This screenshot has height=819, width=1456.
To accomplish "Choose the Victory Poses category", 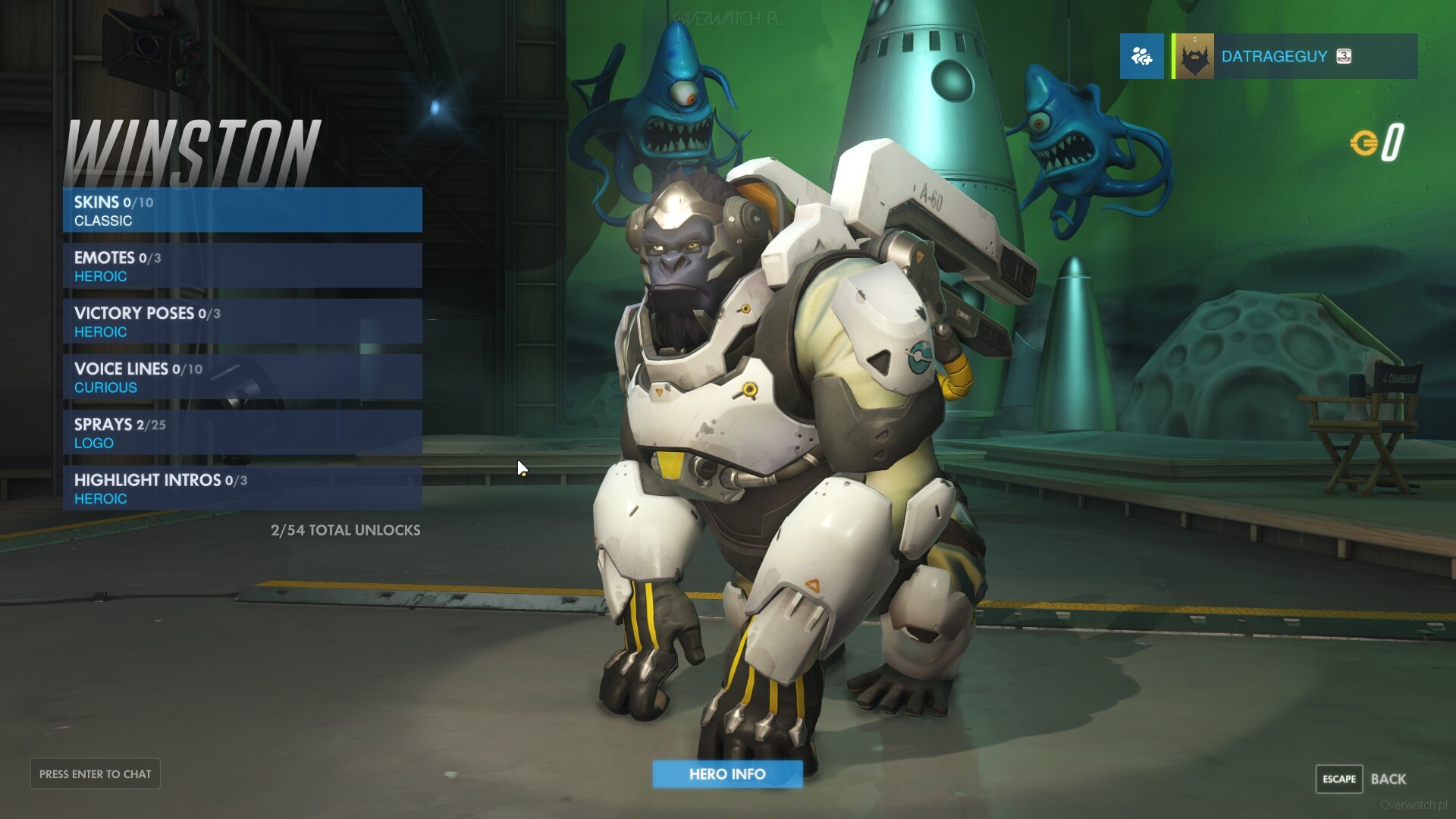I will pyautogui.click(x=242, y=322).
